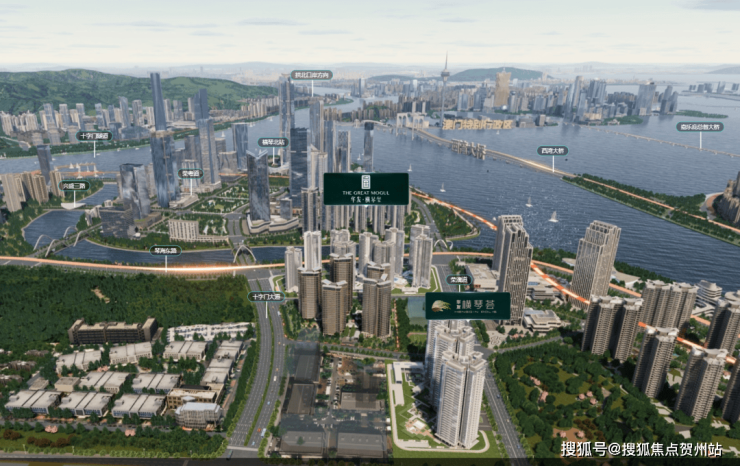The image size is (740, 466).
Task: Show the 横琴总站 station marker
Action: pos(272,142)
